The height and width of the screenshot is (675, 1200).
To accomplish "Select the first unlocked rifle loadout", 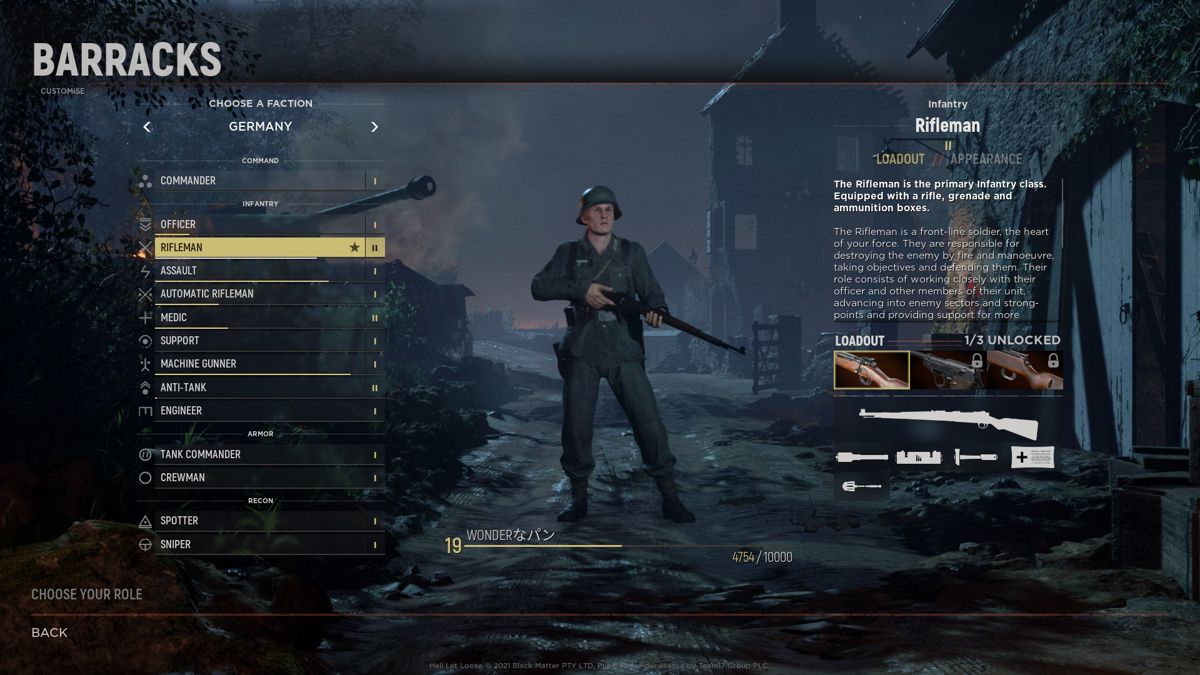I will 872,369.
